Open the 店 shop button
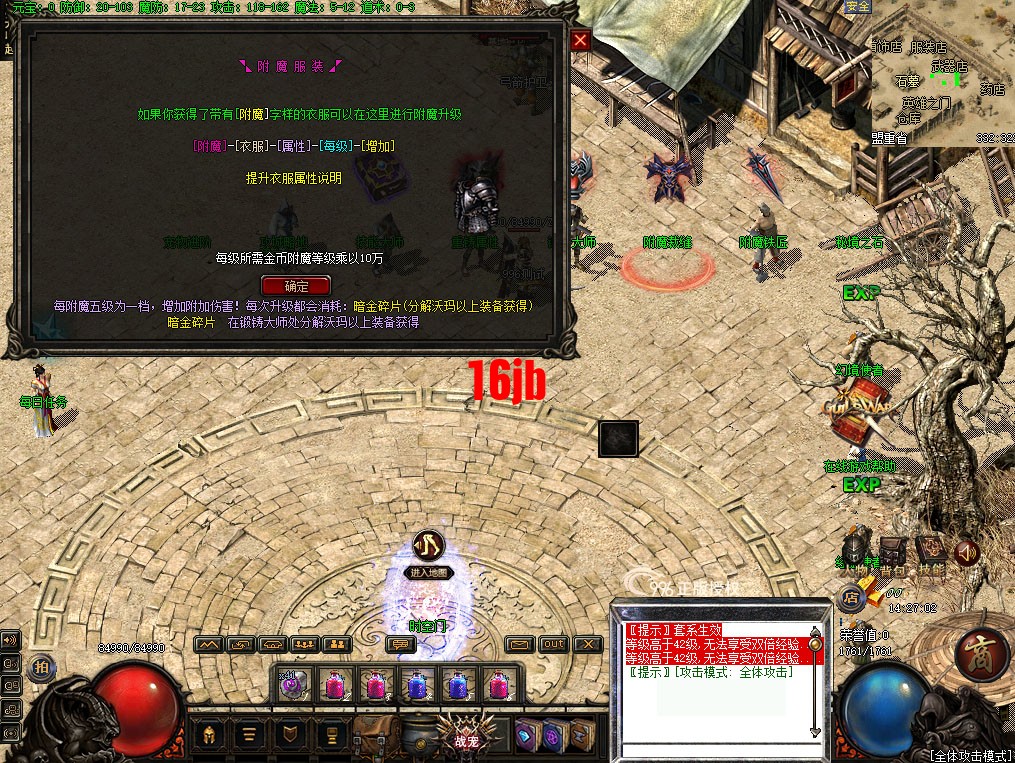 click(x=851, y=597)
